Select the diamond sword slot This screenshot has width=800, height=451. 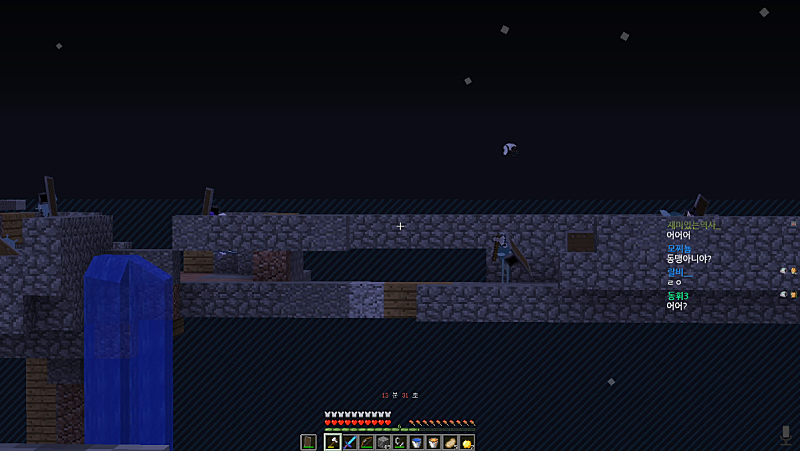point(349,442)
